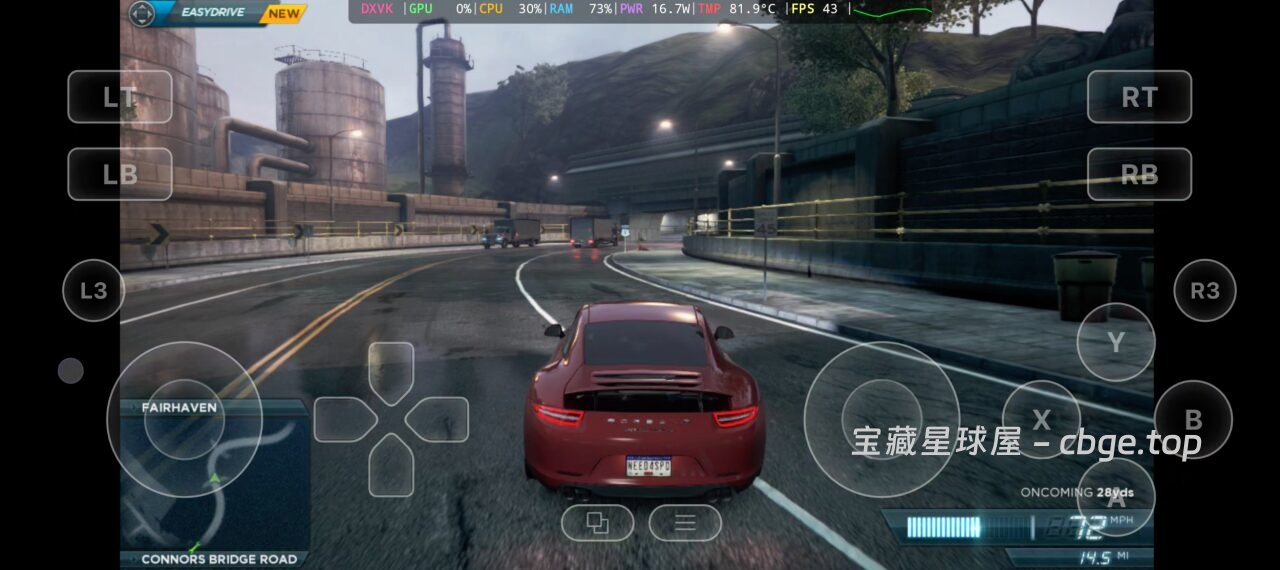Tap the R3 round button
Image resolution: width=1280 pixels, height=570 pixels.
click(1204, 291)
